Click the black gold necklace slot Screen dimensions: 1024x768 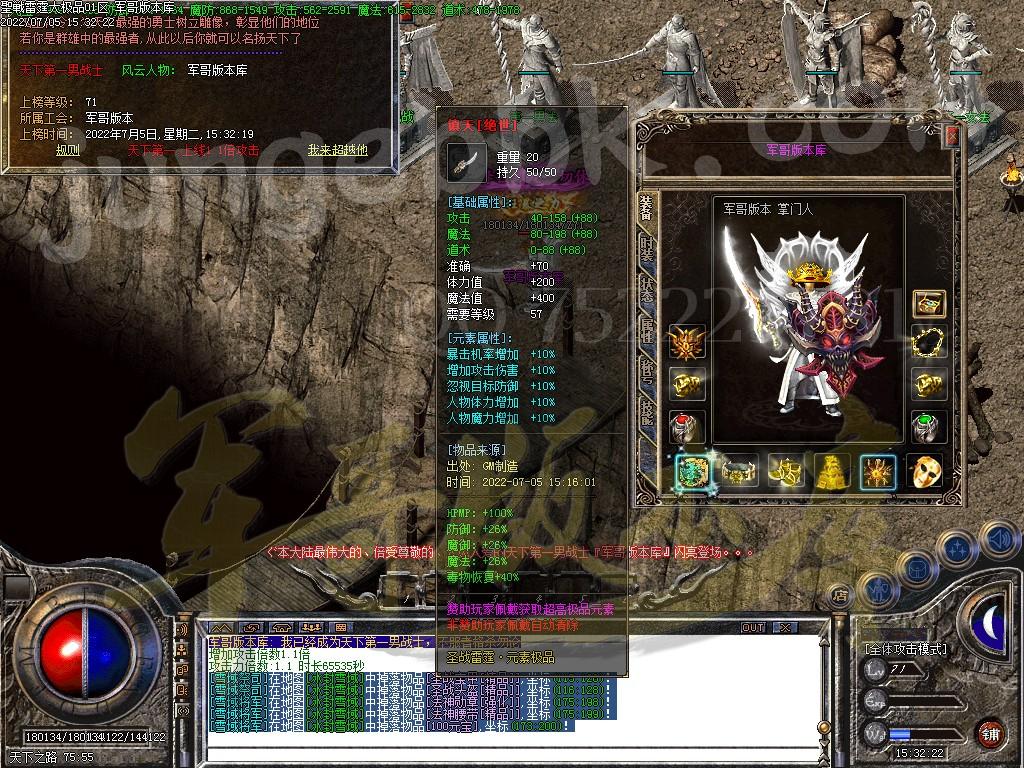(929, 342)
